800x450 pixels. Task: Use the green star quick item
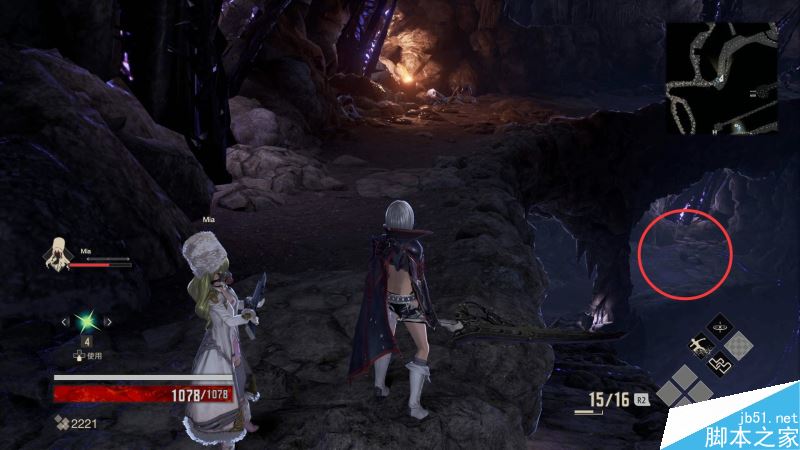pos(89,321)
